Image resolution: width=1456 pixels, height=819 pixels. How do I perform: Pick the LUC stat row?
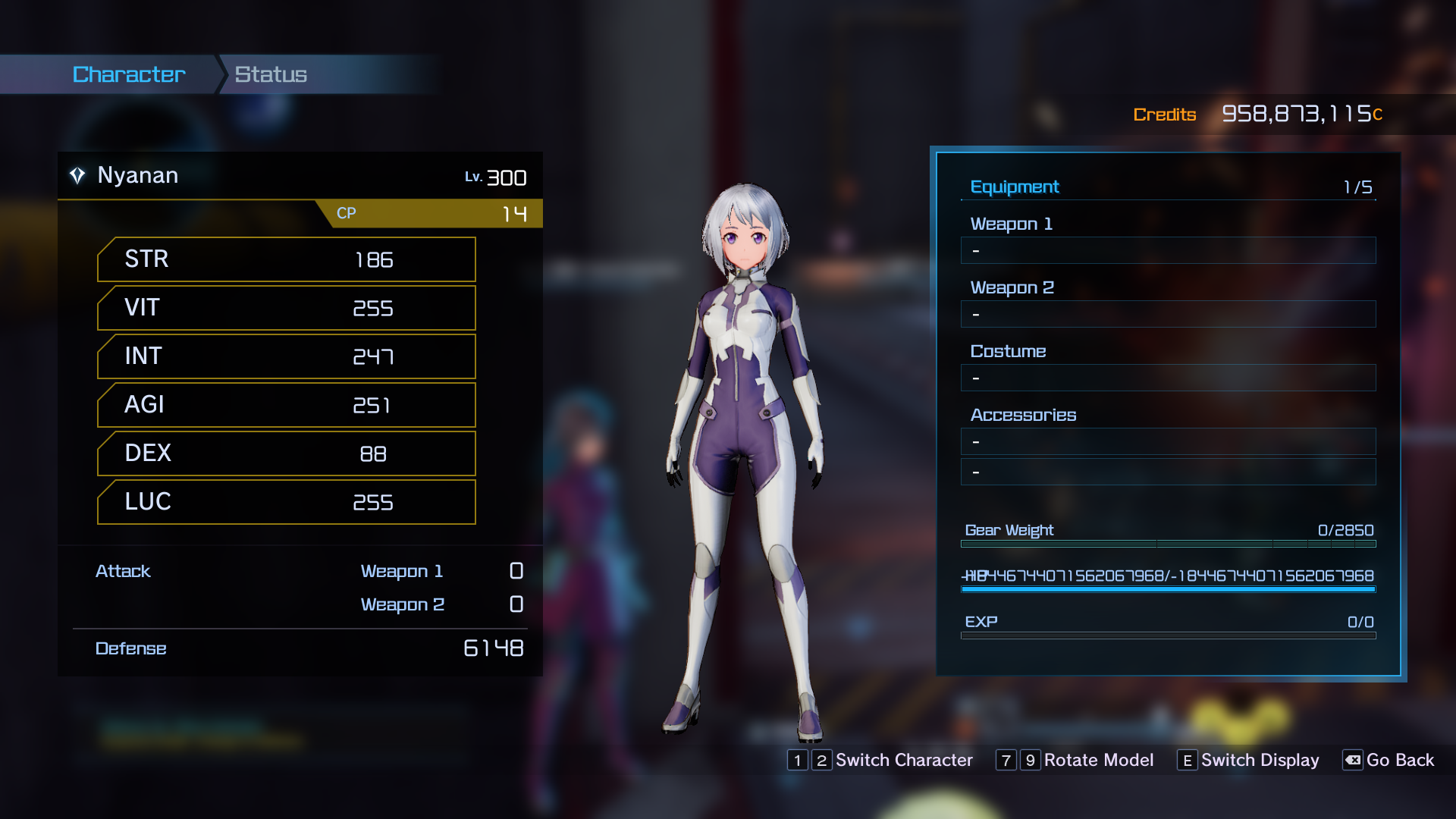[x=287, y=502]
